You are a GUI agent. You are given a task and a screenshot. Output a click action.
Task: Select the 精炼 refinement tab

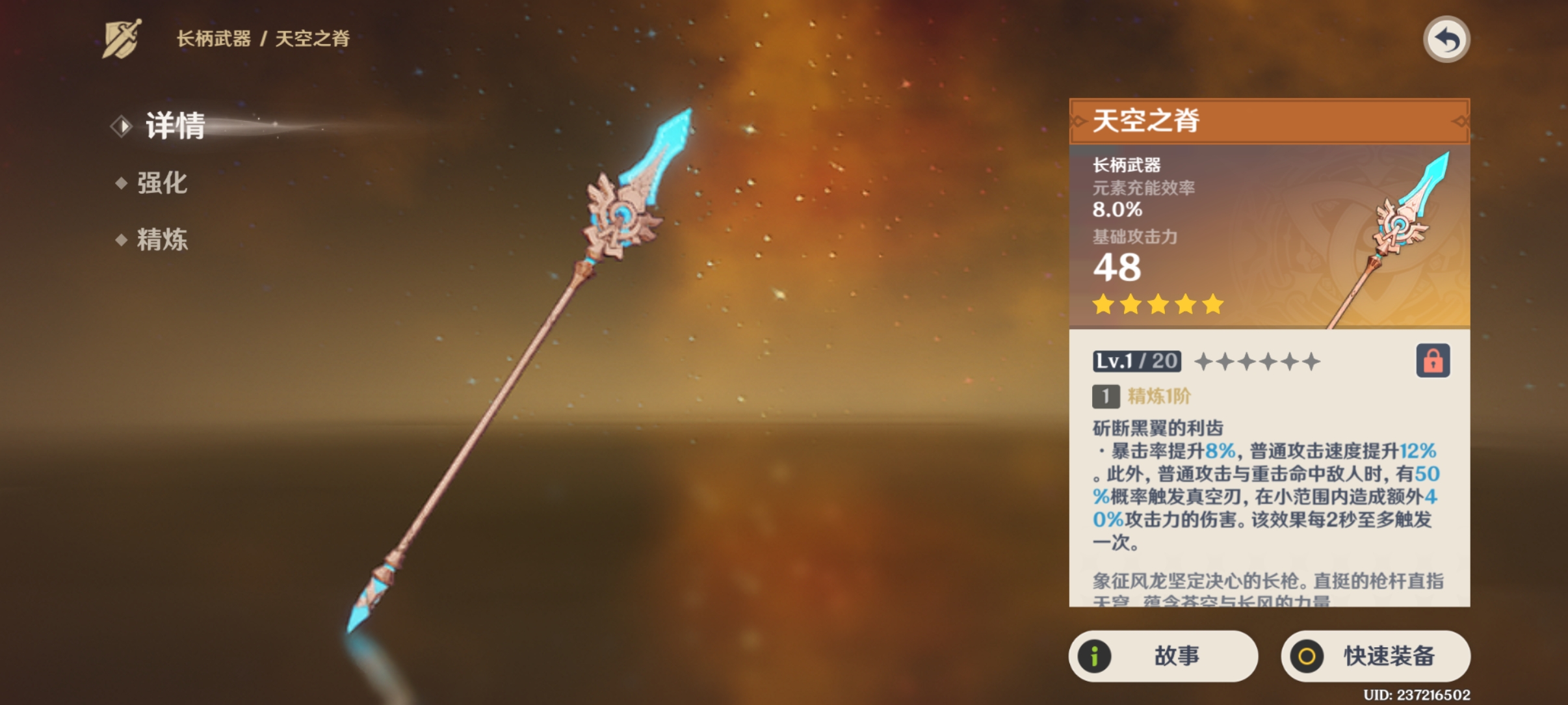[161, 239]
